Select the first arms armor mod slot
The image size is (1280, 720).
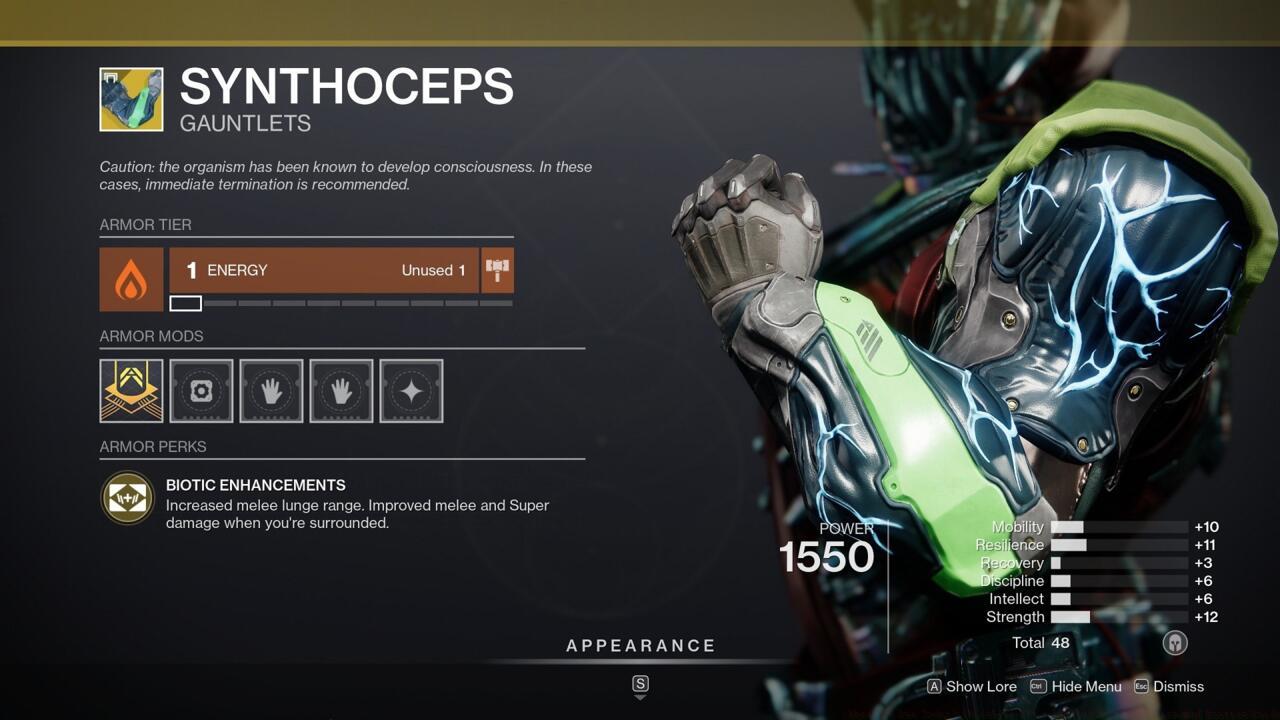(x=271, y=390)
